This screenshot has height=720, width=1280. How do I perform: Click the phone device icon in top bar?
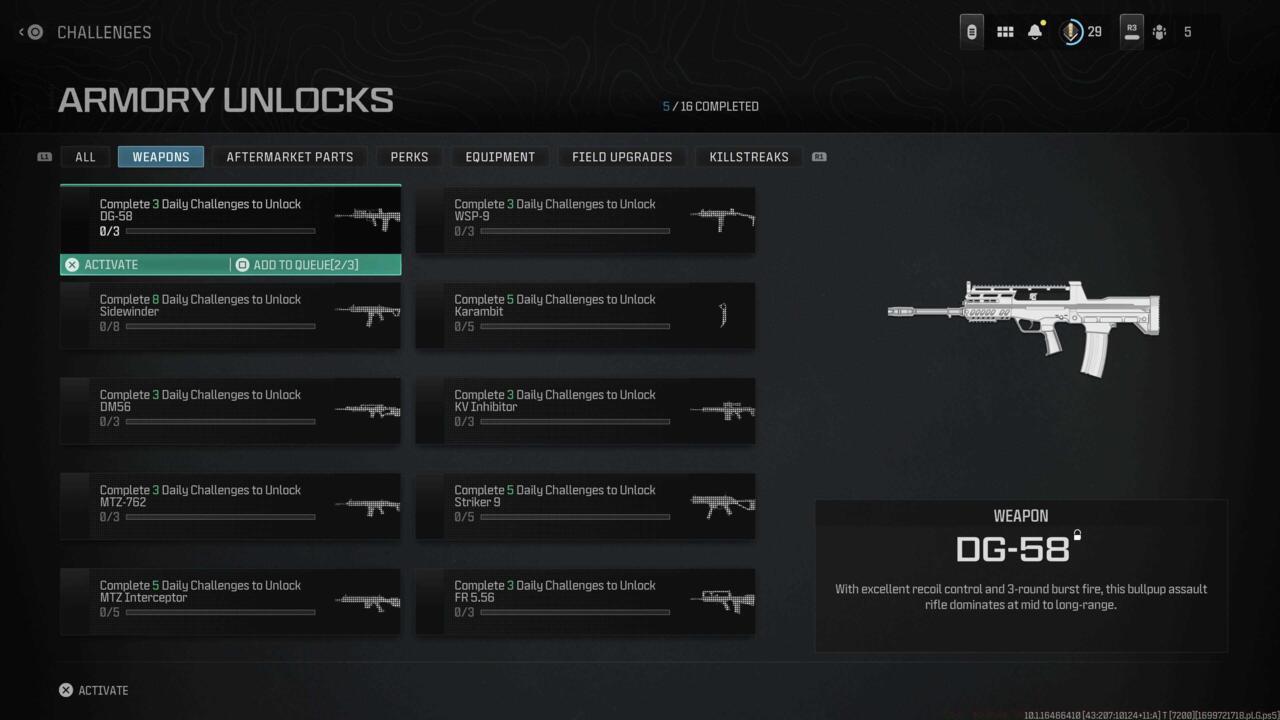pos(970,31)
